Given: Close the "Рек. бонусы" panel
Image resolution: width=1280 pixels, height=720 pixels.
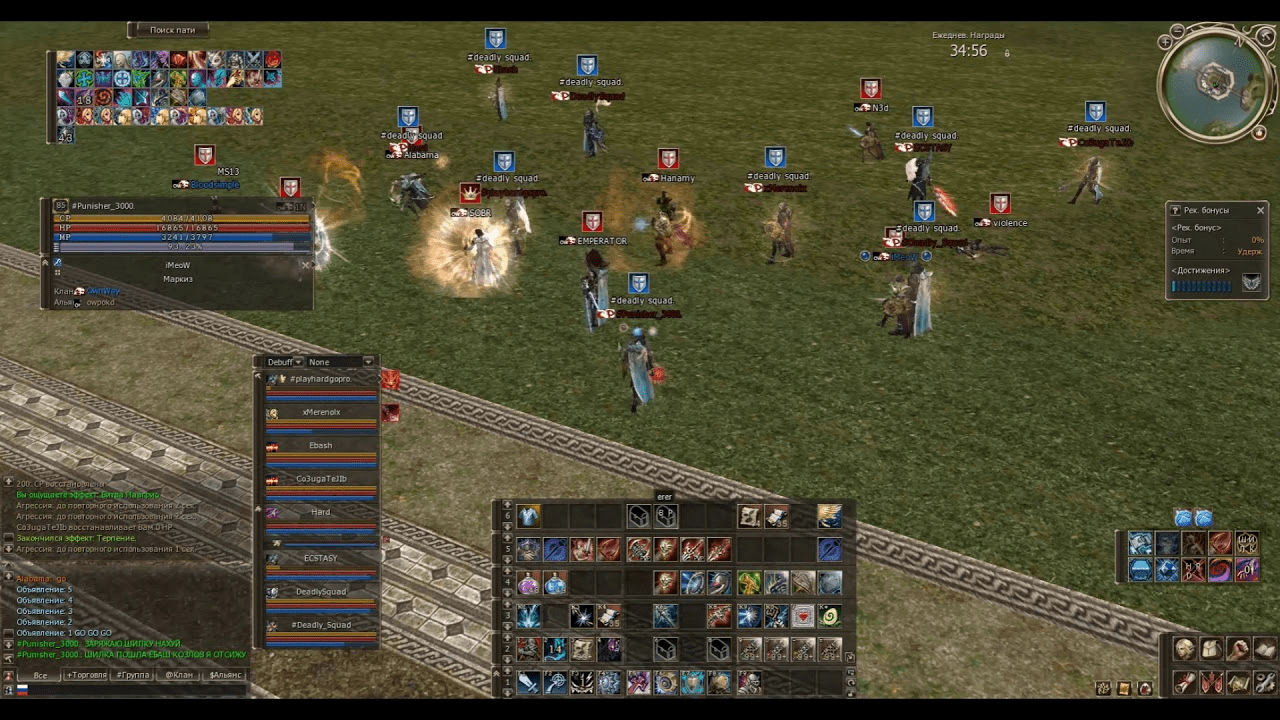Looking at the screenshot, I should point(1260,210).
